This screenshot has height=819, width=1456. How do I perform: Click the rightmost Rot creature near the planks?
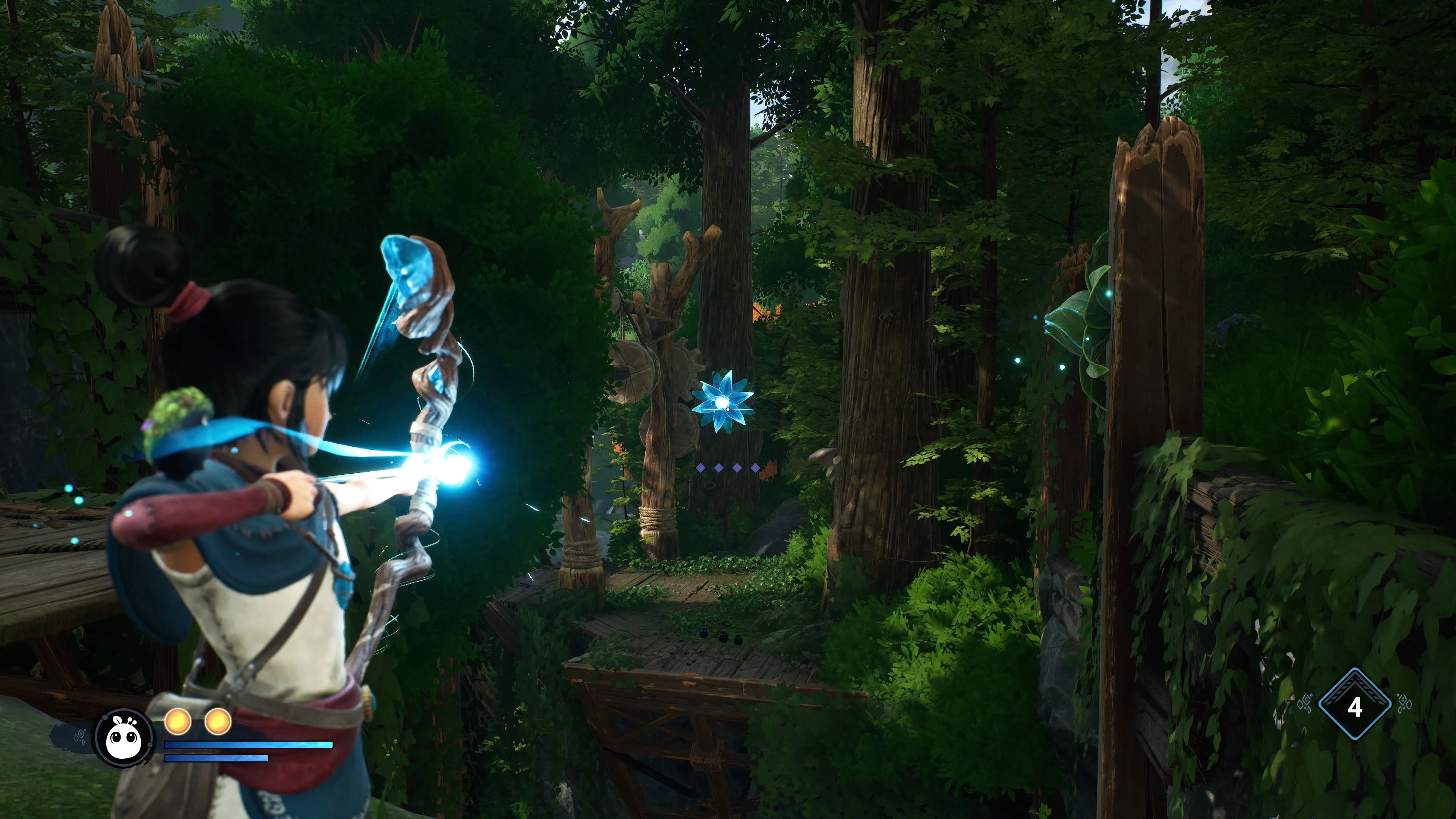[739, 639]
